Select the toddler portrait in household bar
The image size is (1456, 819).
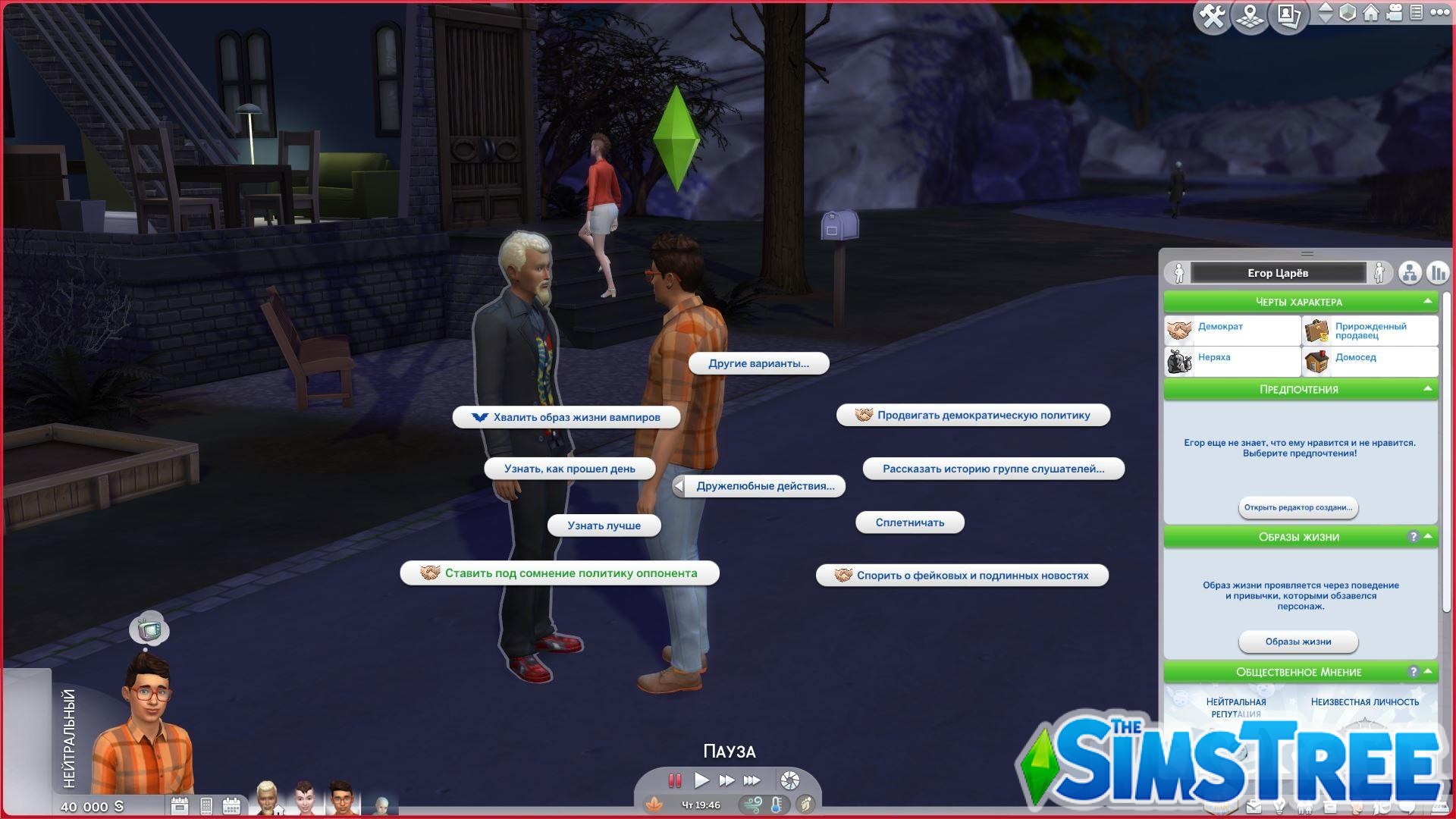[381, 806]
